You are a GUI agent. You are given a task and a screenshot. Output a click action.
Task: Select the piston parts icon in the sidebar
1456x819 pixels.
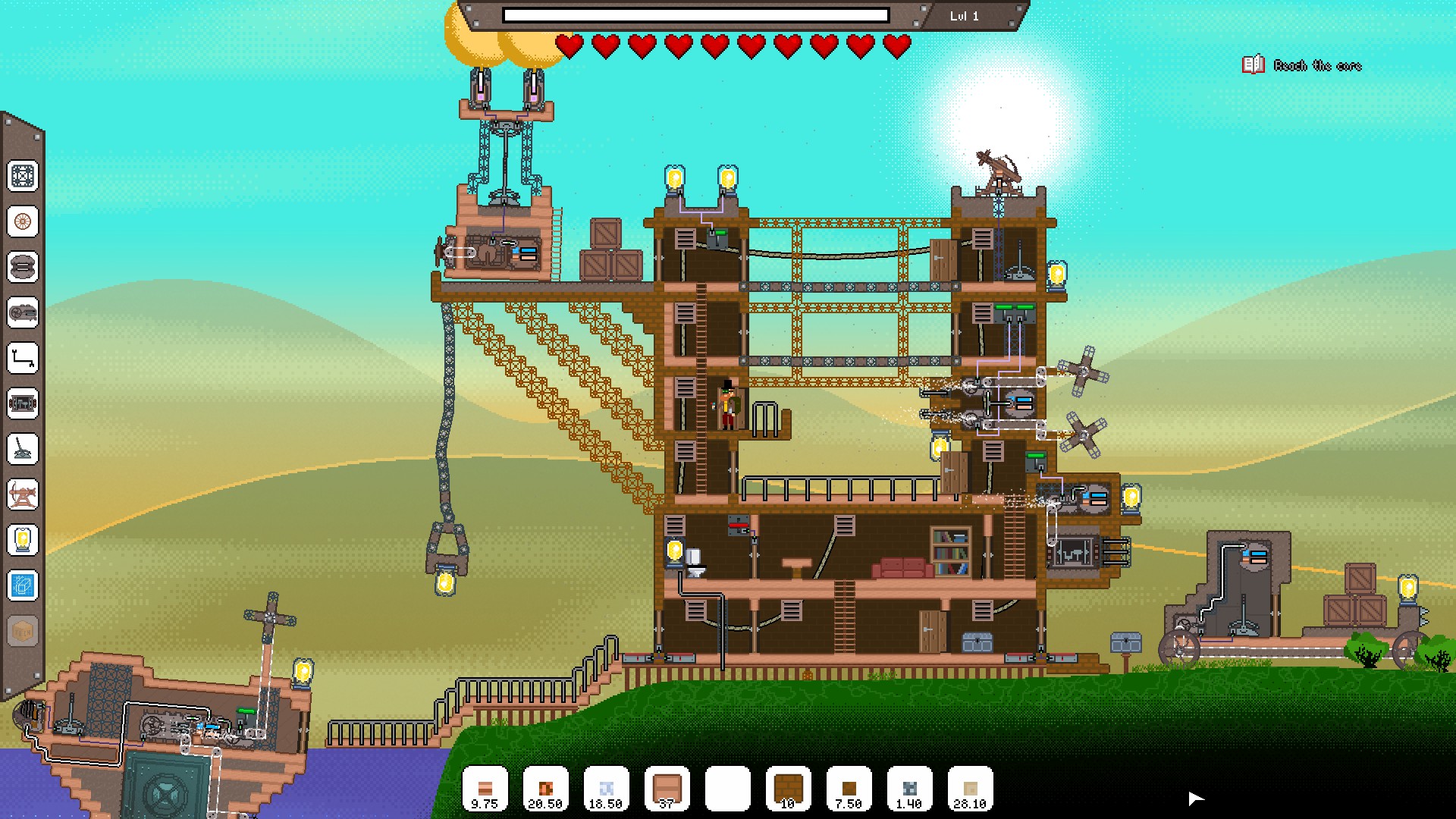tap(24, 404)
